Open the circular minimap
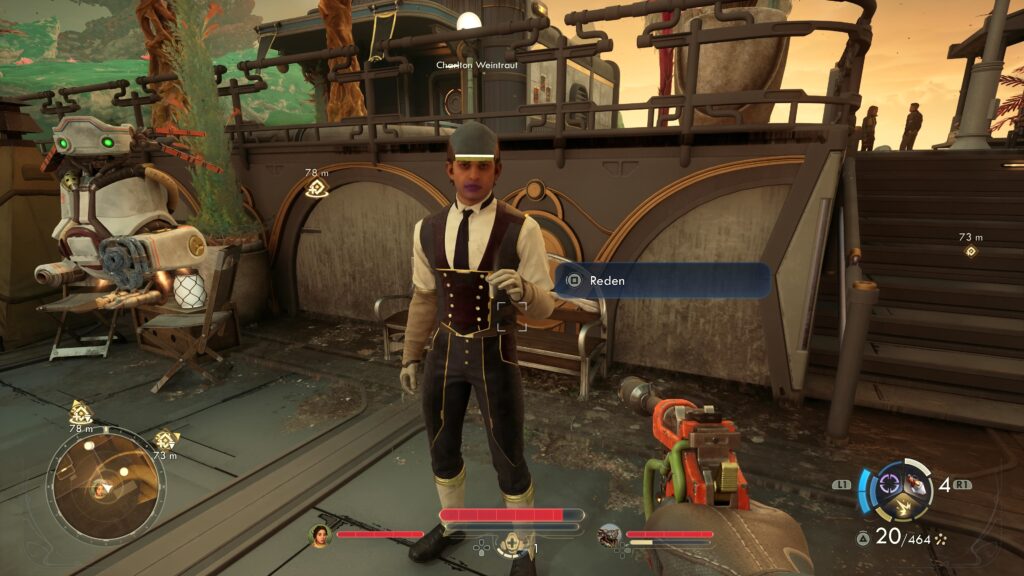The width and height of the screenshot is (1024, 576). (x=105, y=487)
